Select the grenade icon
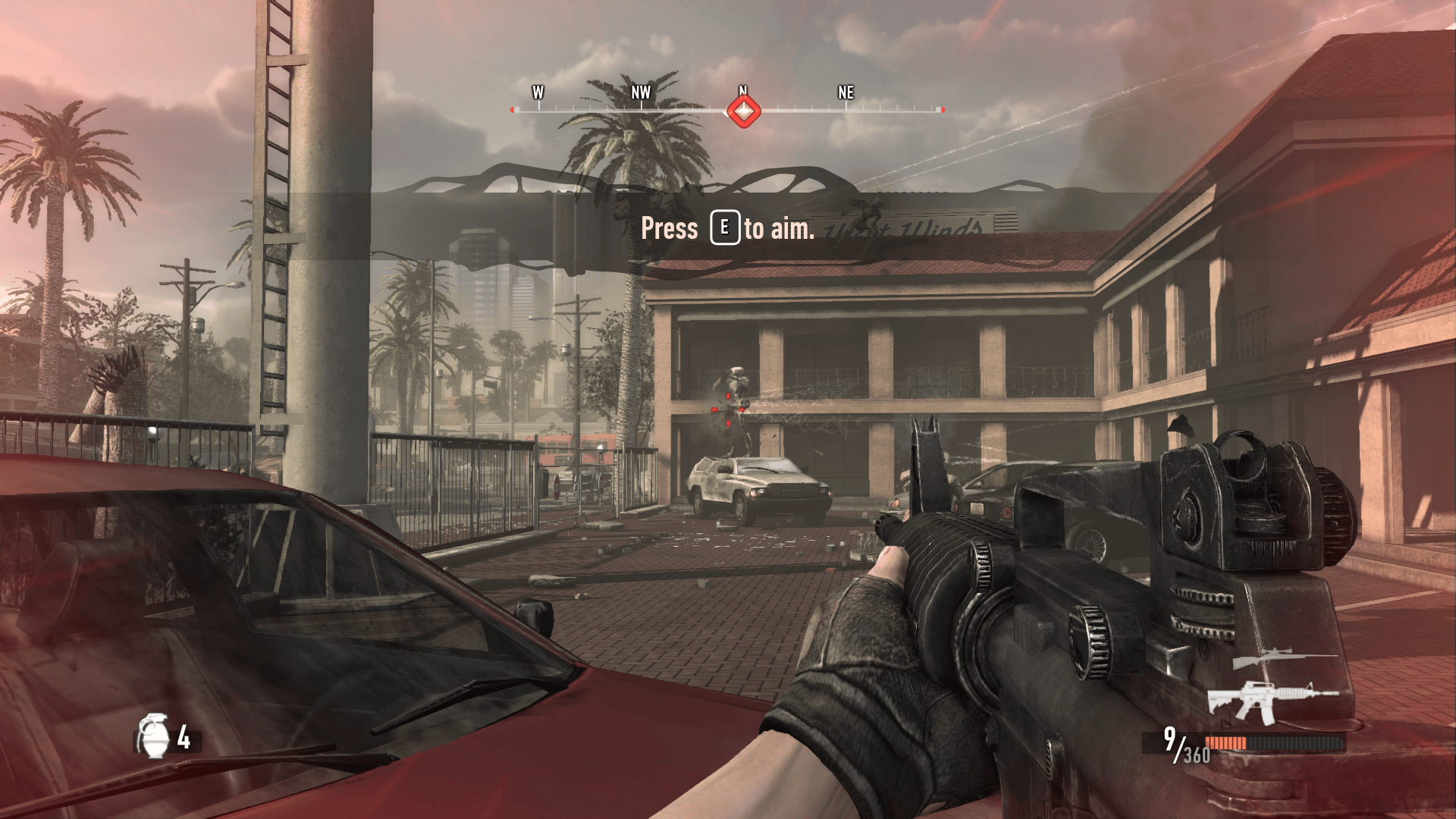The height and width of the screenshot is (819, 1456). 153,736
